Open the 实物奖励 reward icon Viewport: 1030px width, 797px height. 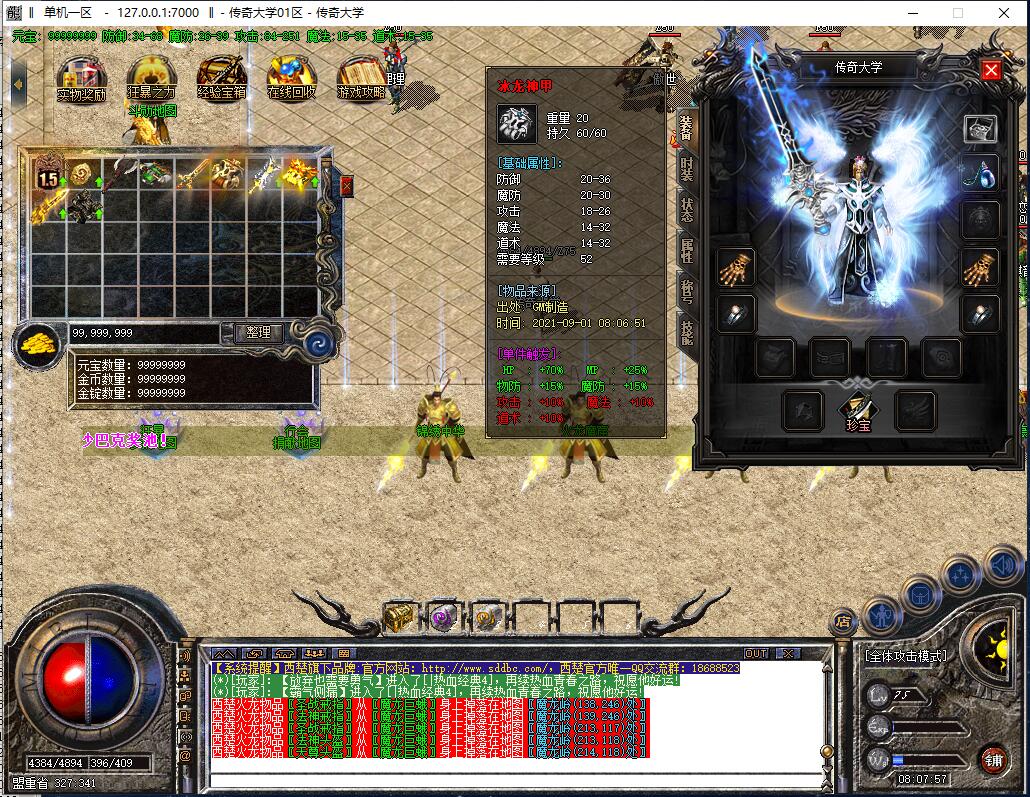tap(81, 76)
